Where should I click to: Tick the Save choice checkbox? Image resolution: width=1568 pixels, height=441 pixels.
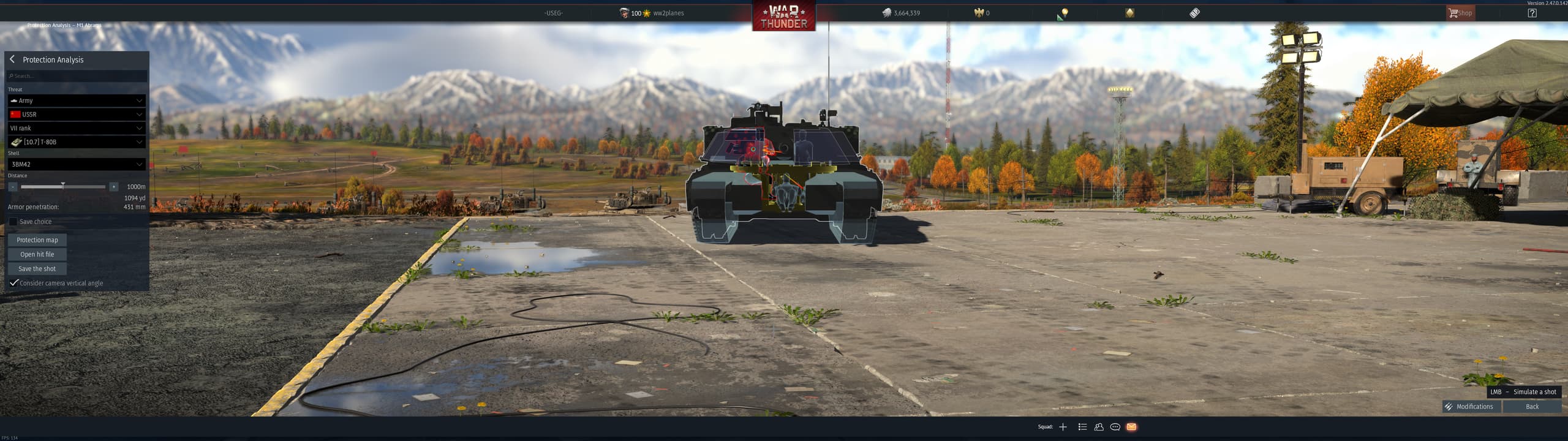(13, 222)
